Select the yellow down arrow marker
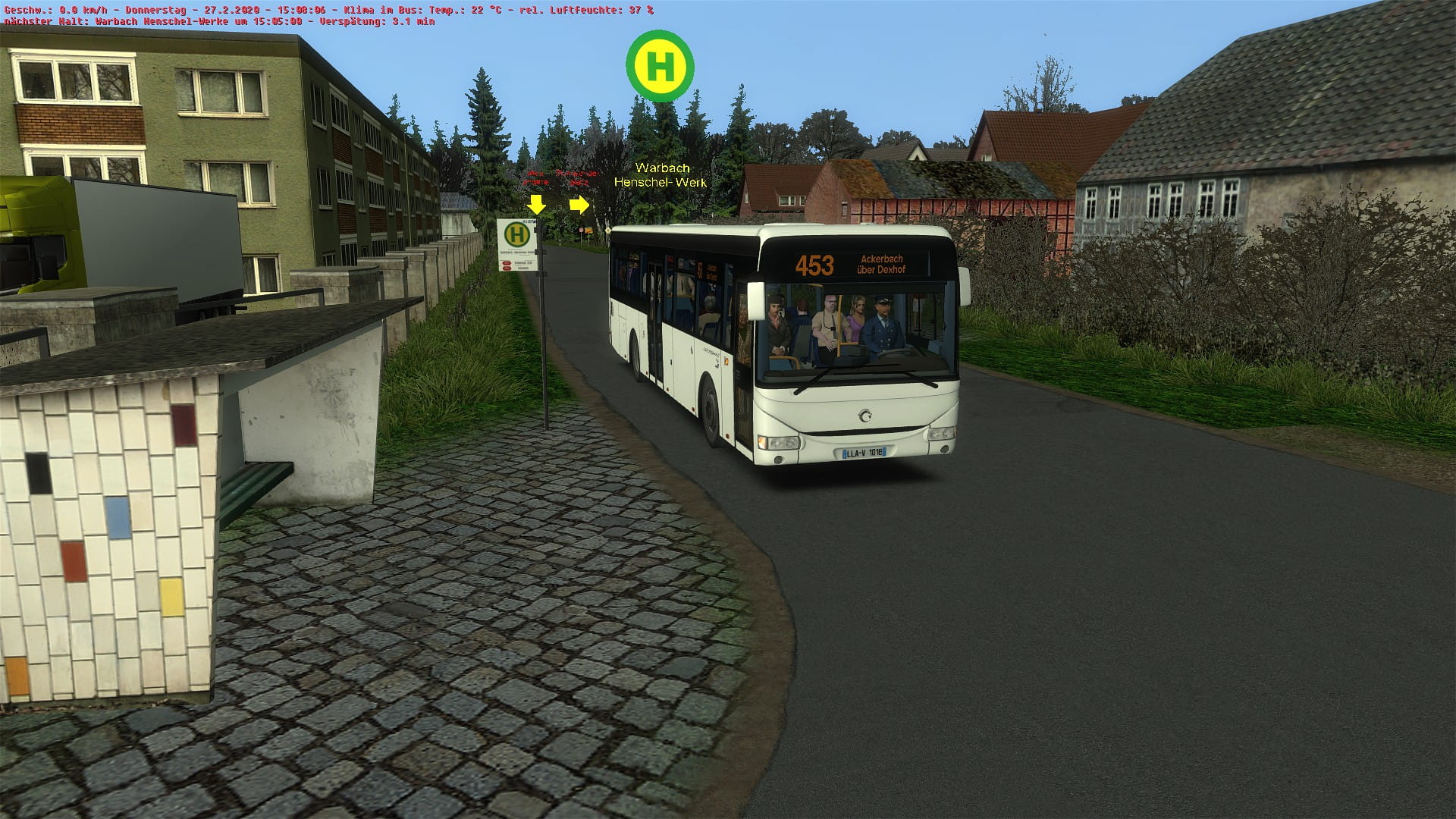 coord(537,204)
